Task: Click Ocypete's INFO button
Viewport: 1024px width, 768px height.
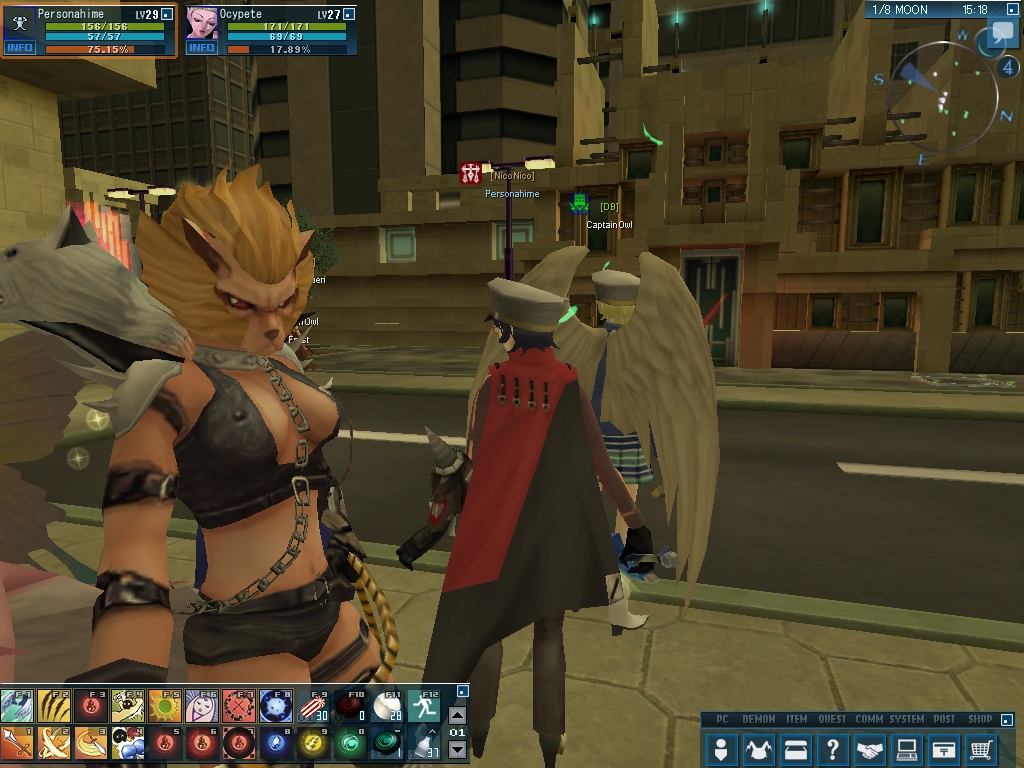Action: coord(202,48)
